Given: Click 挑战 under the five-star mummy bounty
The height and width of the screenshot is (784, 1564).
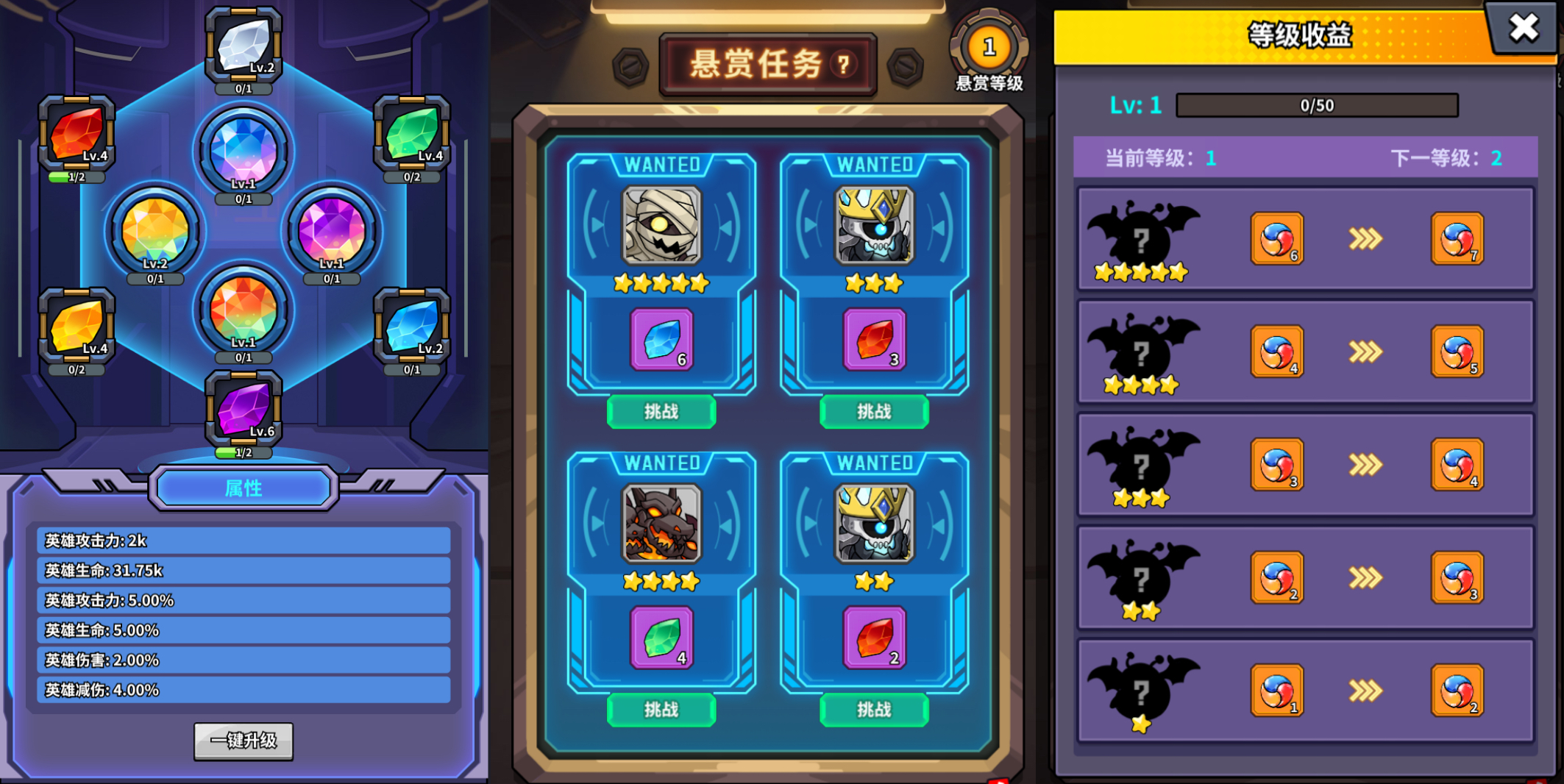Looking at the screenshot, I should pos(660,412).
